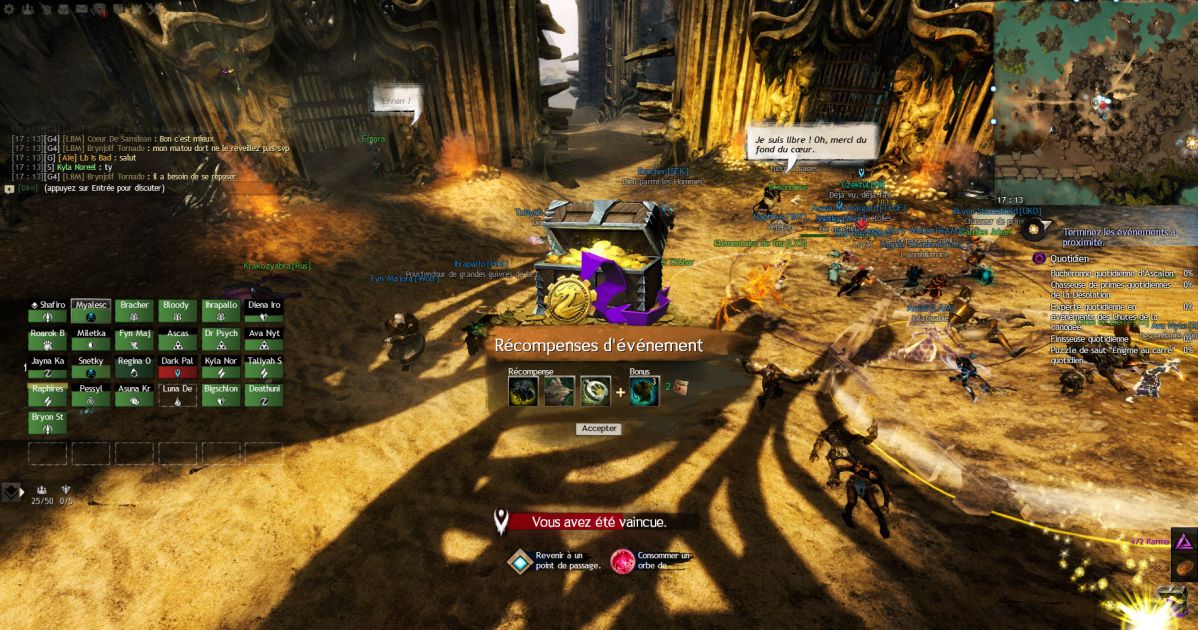Click the chat input field
Screen dimensions: 1198x630
click(x=150, y=188)
